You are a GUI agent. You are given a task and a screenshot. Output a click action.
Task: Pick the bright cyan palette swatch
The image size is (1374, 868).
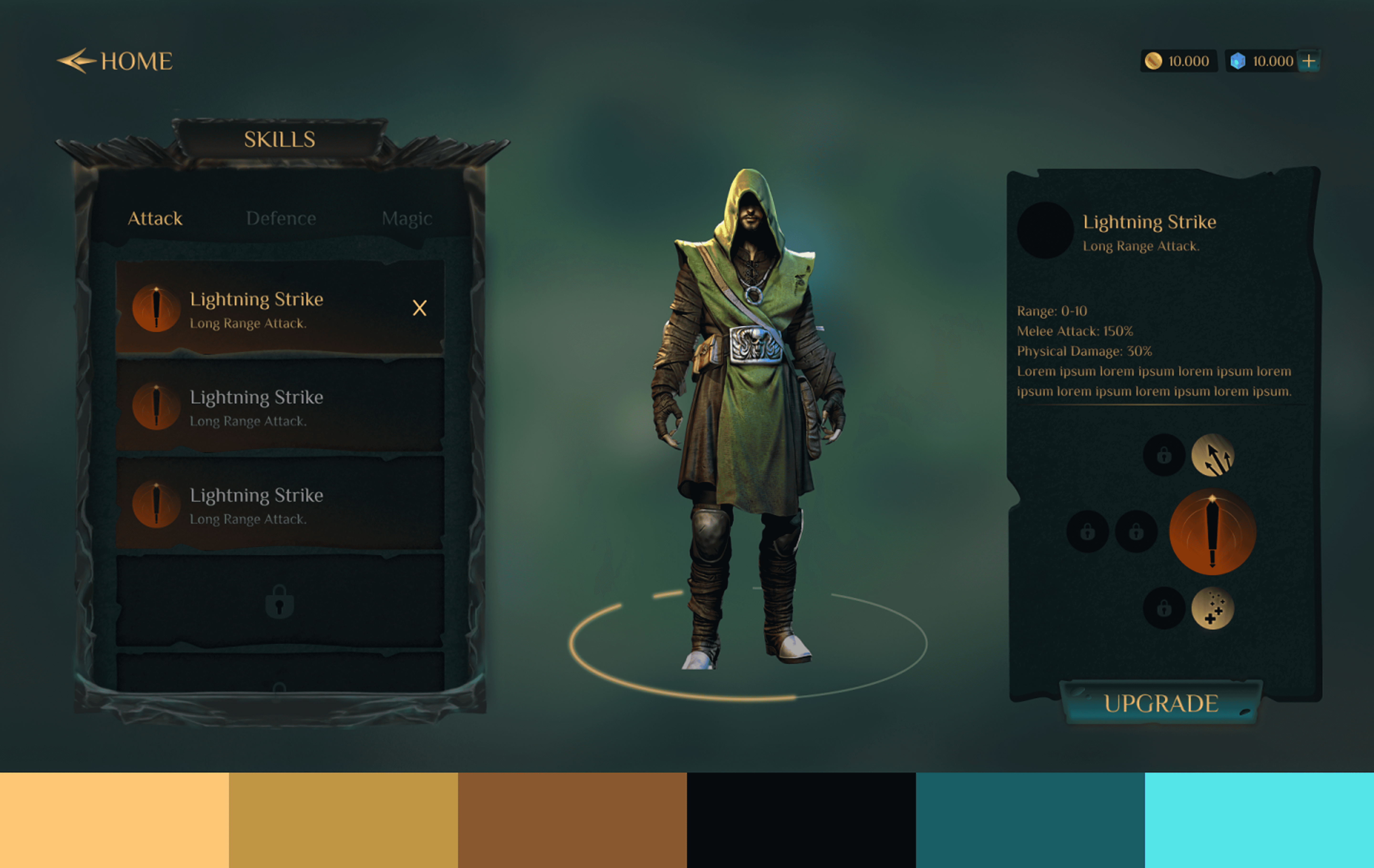point(1259,820)
